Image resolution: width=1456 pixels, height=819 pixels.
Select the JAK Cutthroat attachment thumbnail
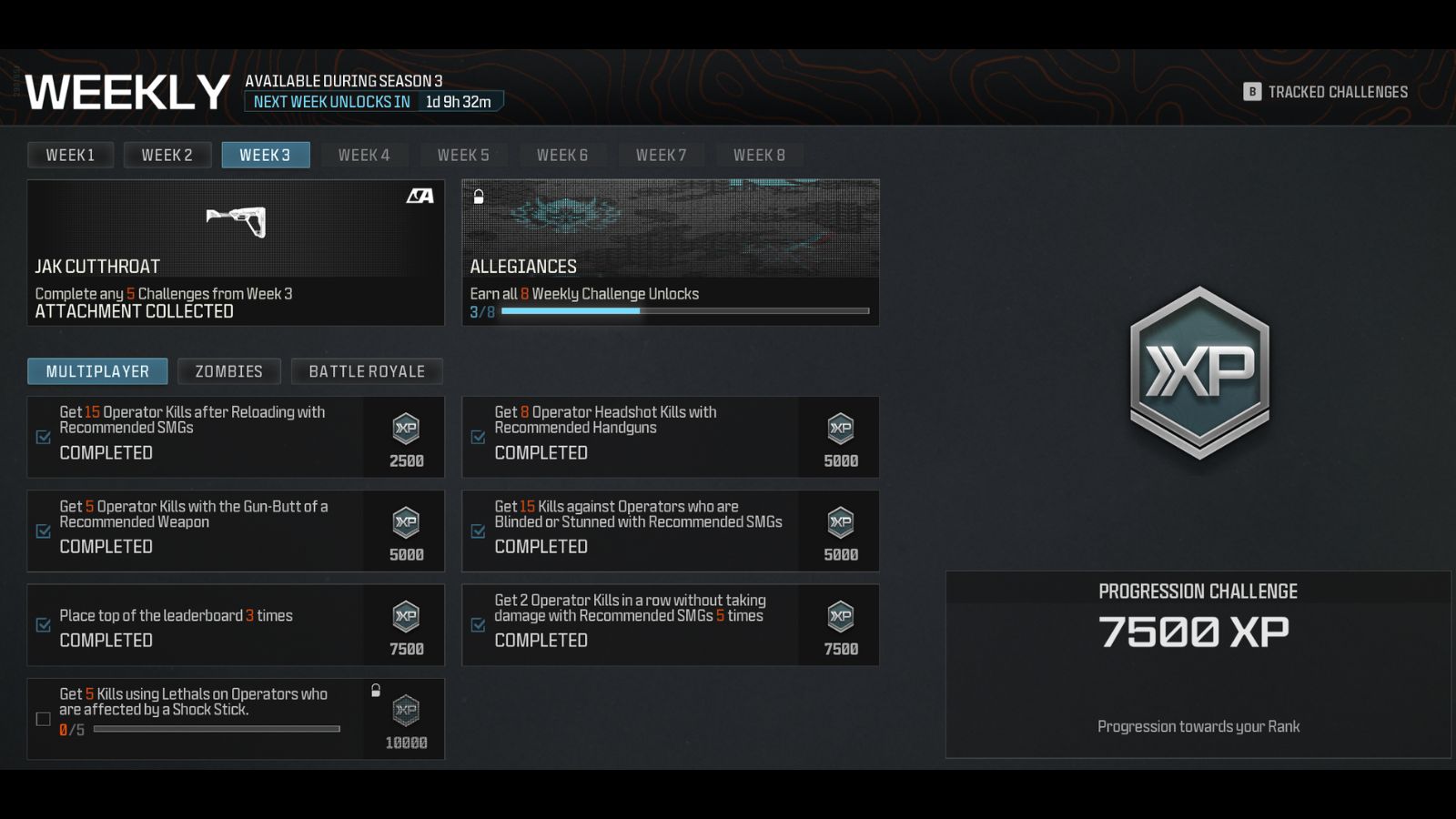click(x=236, y=221)
